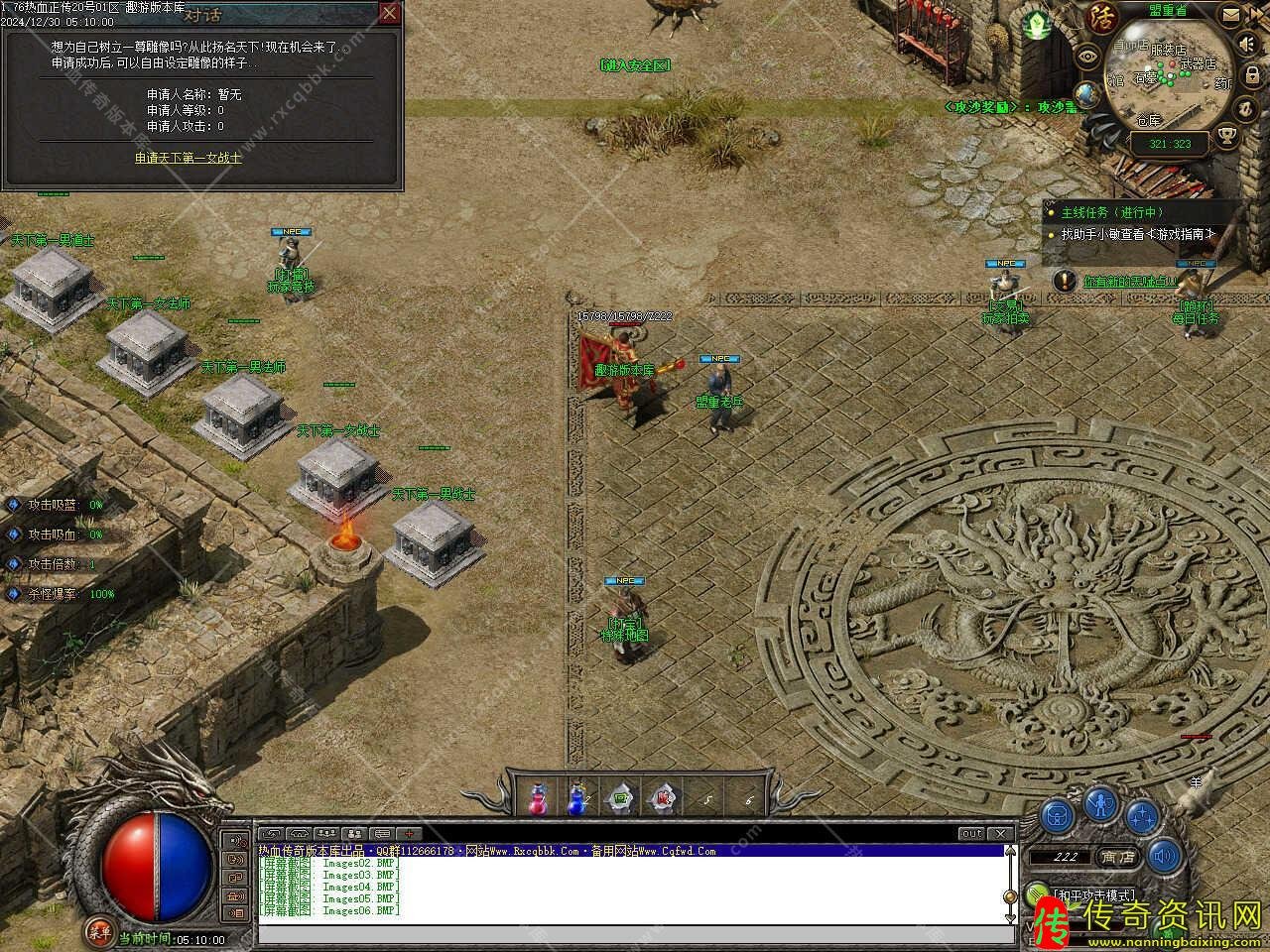Open the character equipment button
Viewport: 1270px width, 952px height.
1100,803
